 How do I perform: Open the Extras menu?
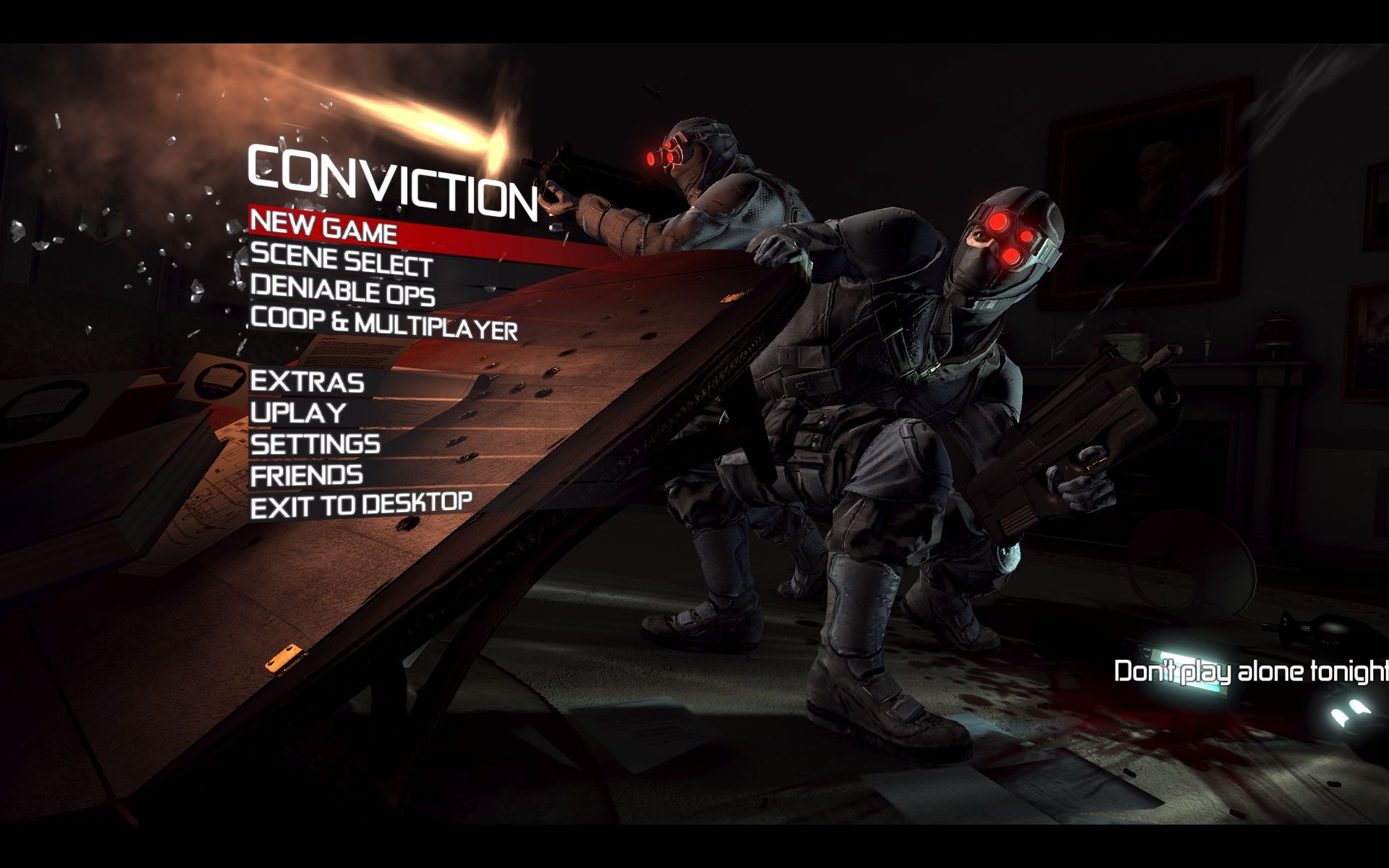pyautogui.click(x=307, y=382)
